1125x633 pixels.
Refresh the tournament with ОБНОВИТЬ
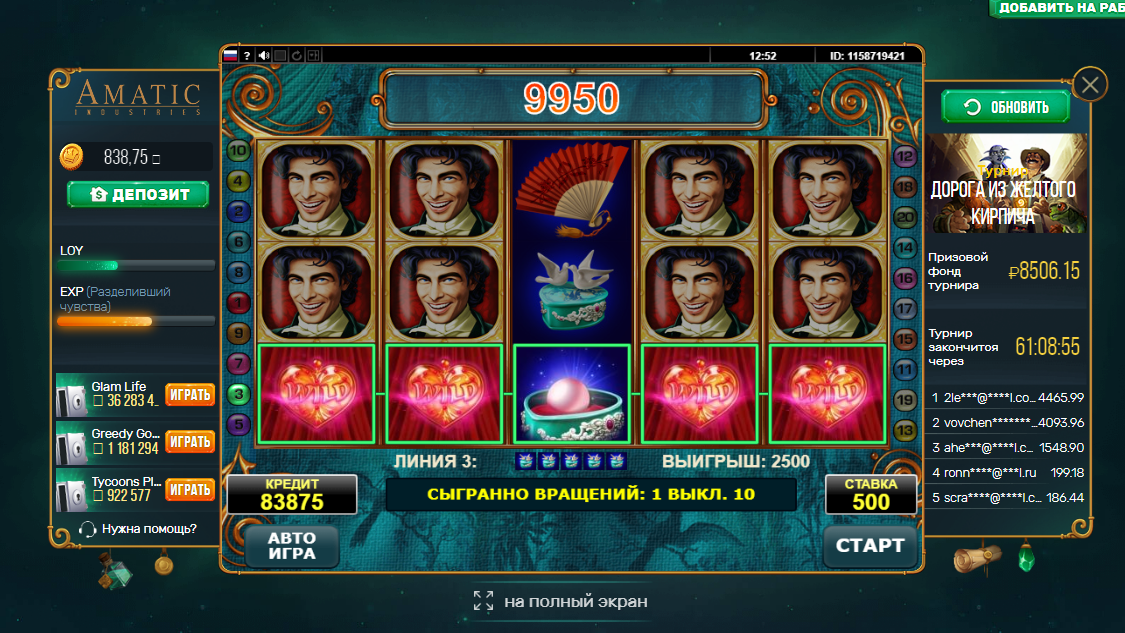pyautogui.click(x=1006, y=107)
